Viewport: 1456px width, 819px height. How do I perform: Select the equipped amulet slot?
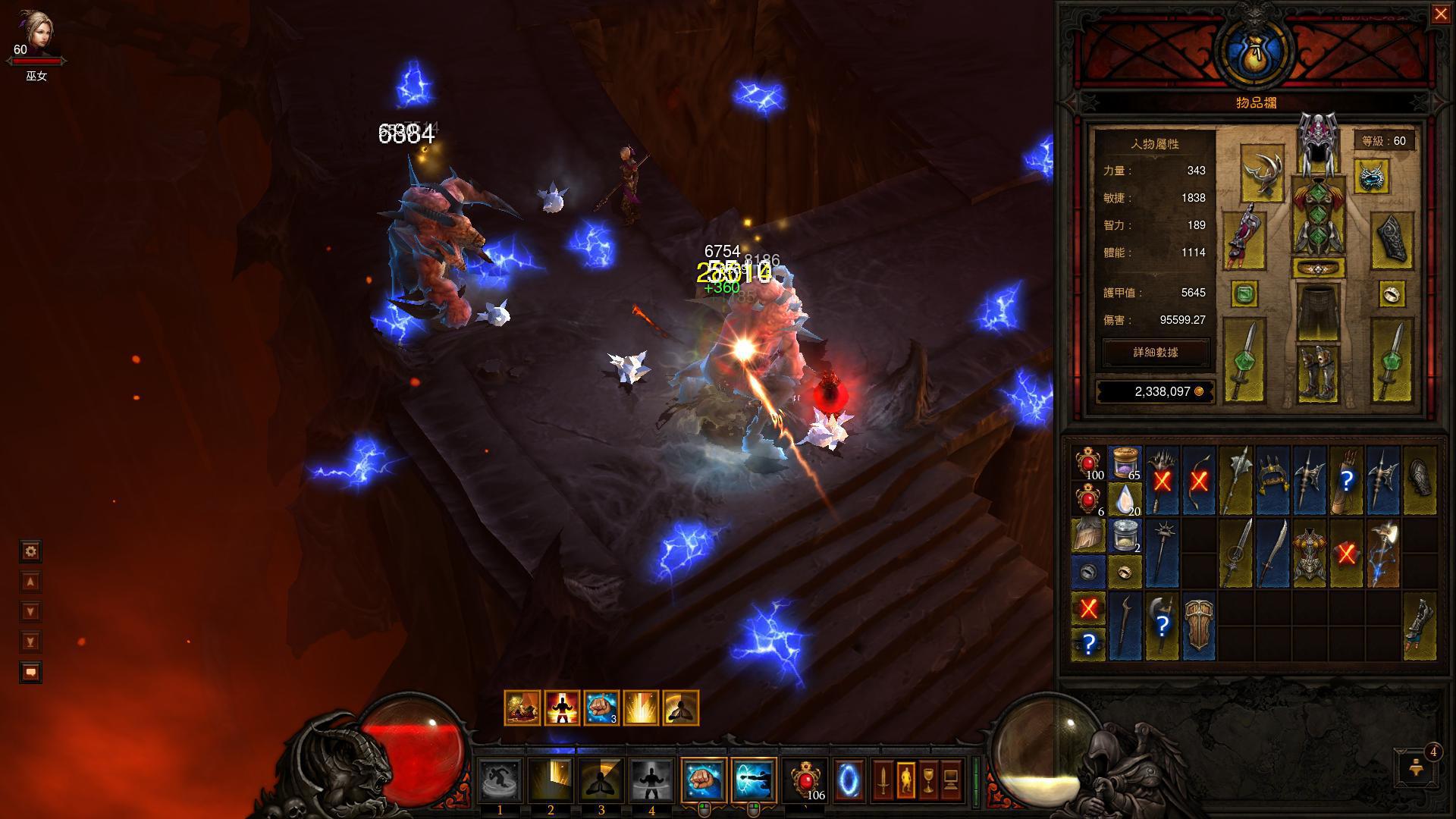(1371, 176)
